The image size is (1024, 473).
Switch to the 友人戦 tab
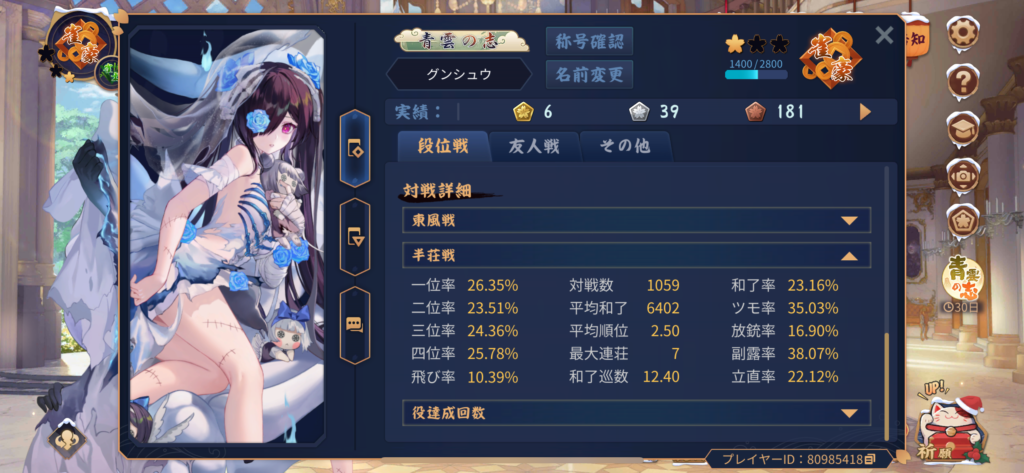tap(535, 147)
